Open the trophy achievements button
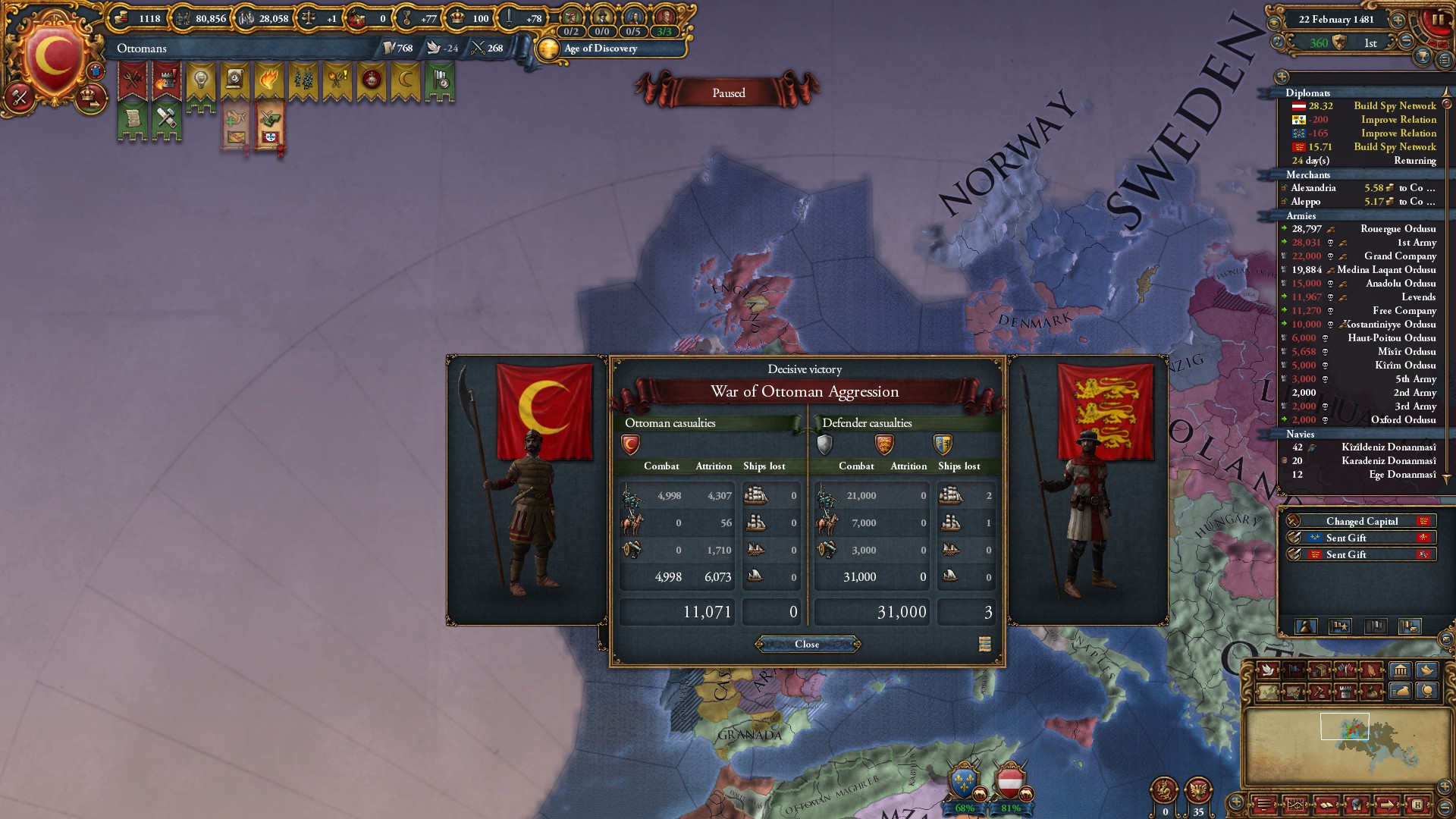1456x819 pixels. click(1423, 57)
